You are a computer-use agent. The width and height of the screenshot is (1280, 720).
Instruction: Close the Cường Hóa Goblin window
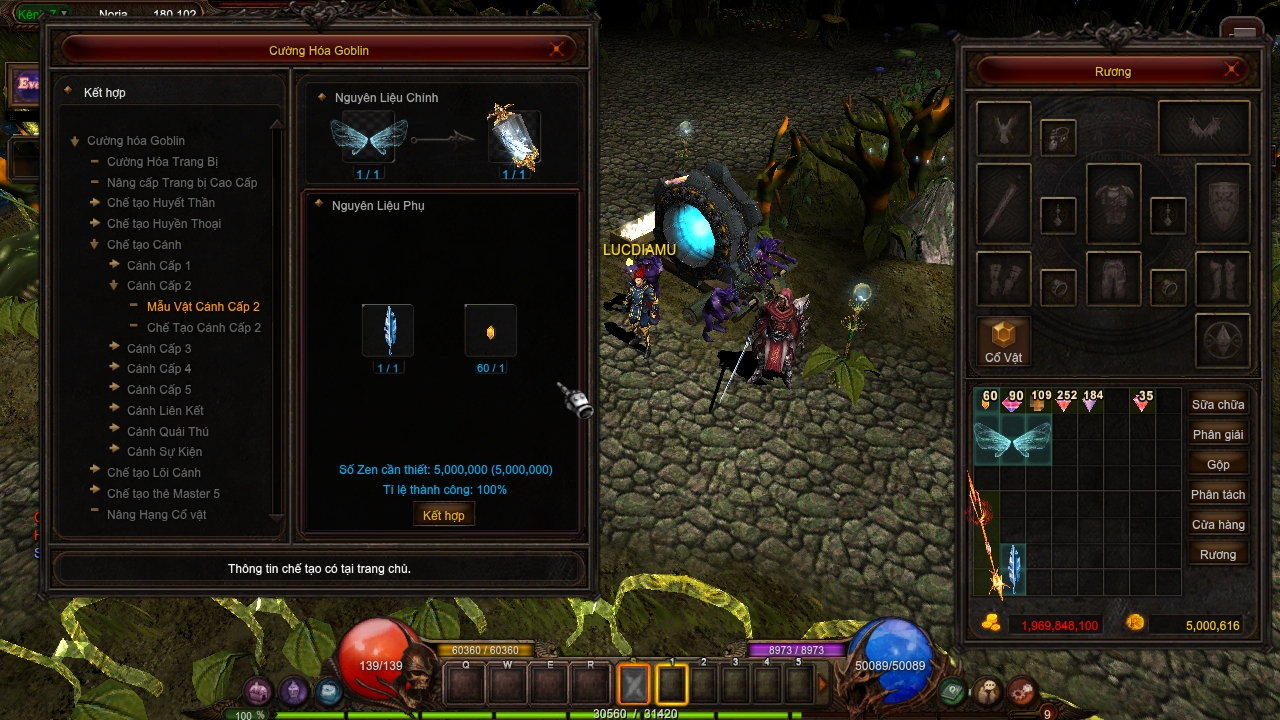coord(557,50)
